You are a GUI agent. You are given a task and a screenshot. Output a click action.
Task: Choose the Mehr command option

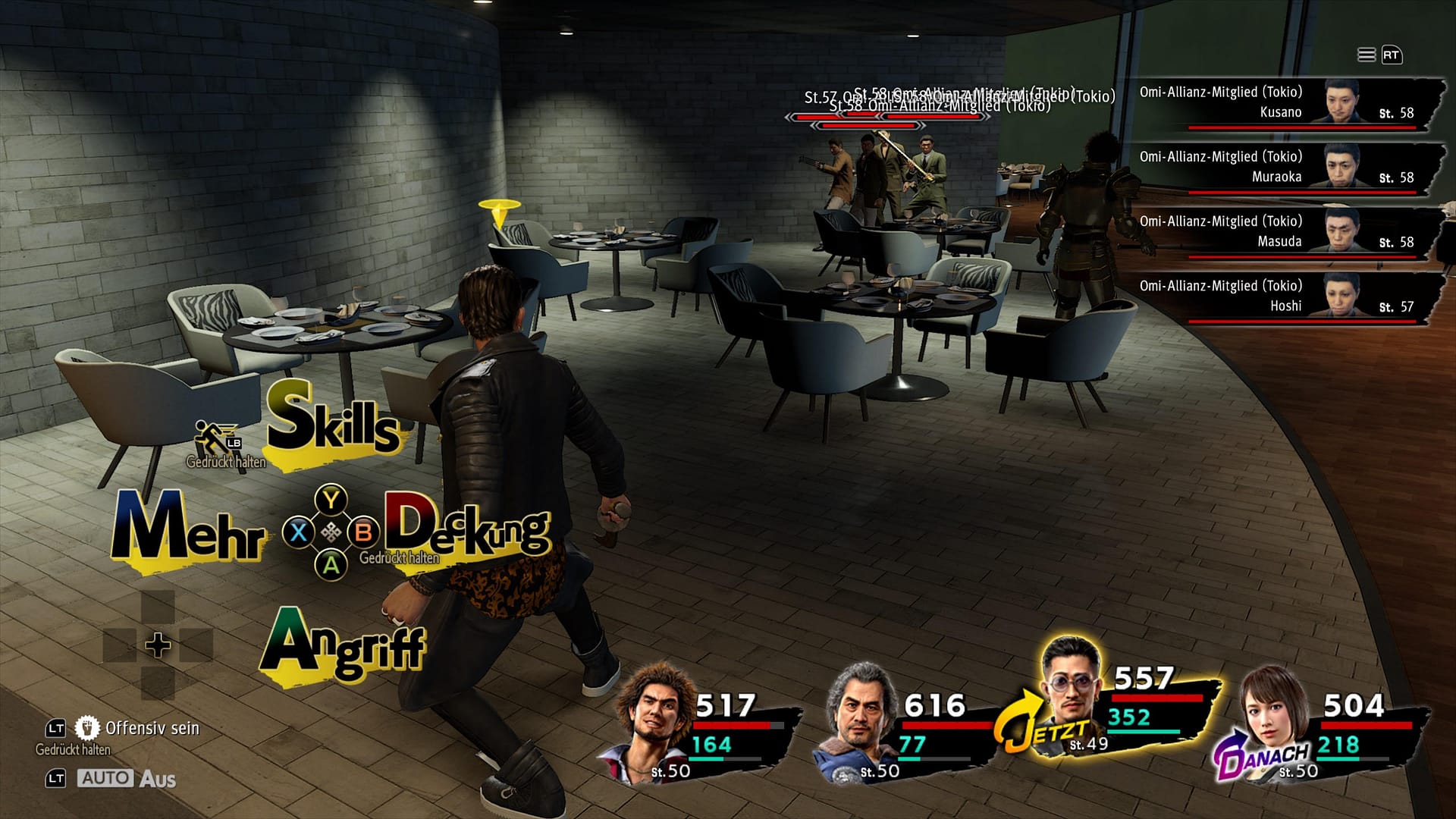(188, 529)
